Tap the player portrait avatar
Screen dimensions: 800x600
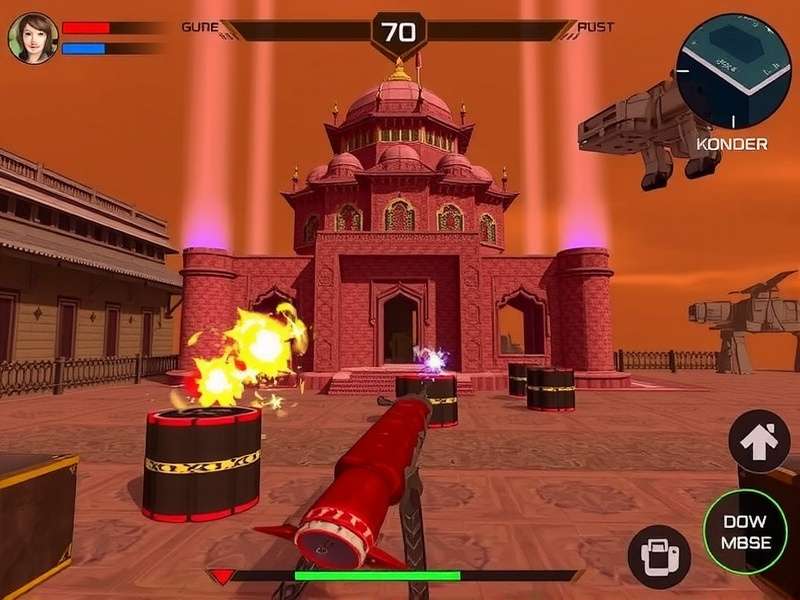tap(33, 37)
